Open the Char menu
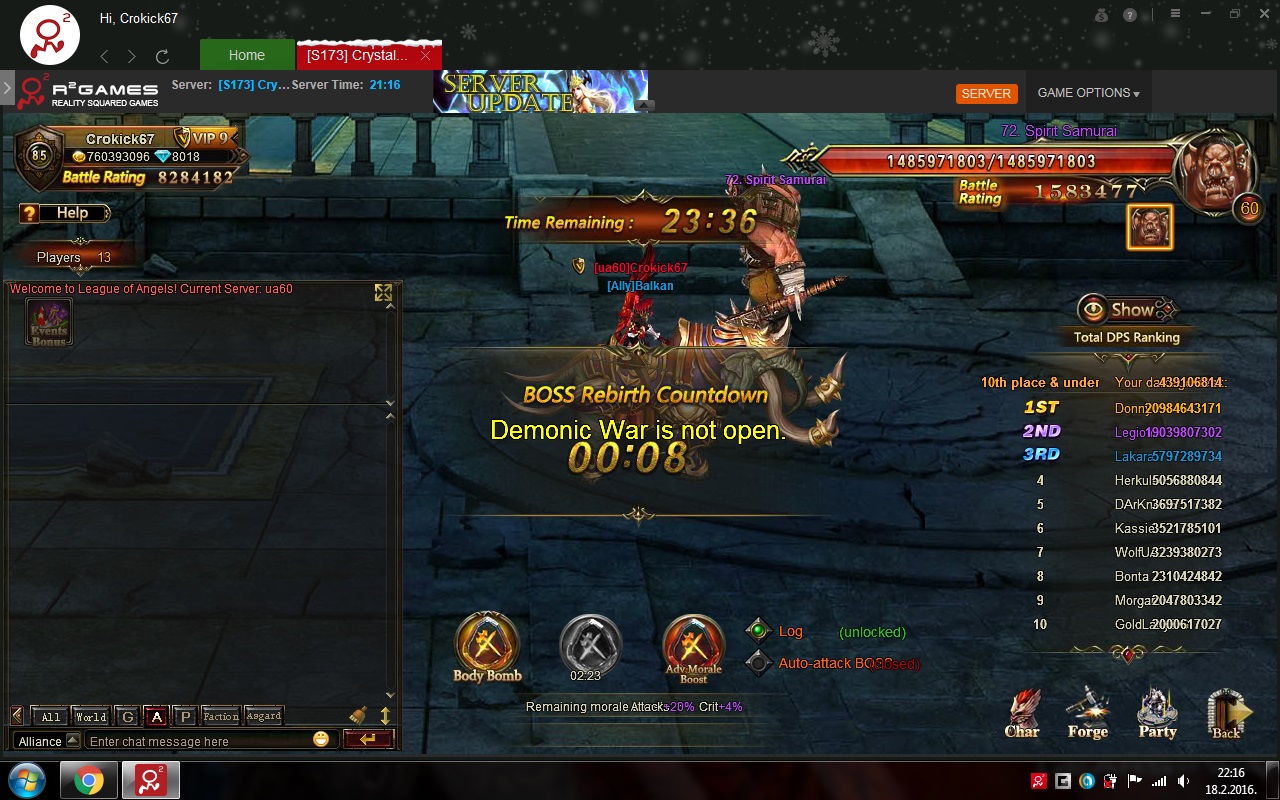This screenshot has width=1280, height=800. (1022, 713)
